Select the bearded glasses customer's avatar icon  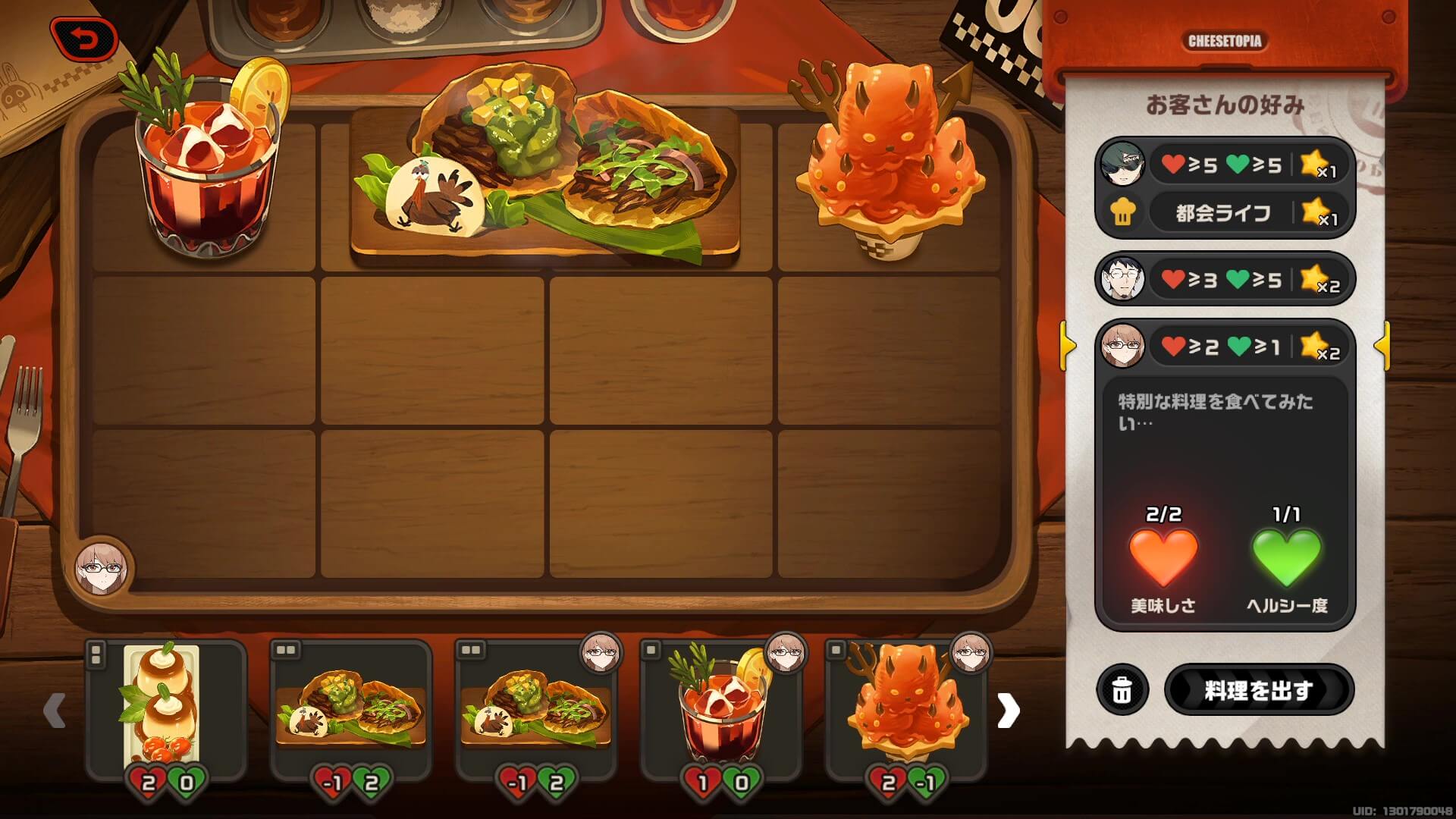coord(1125,280)
